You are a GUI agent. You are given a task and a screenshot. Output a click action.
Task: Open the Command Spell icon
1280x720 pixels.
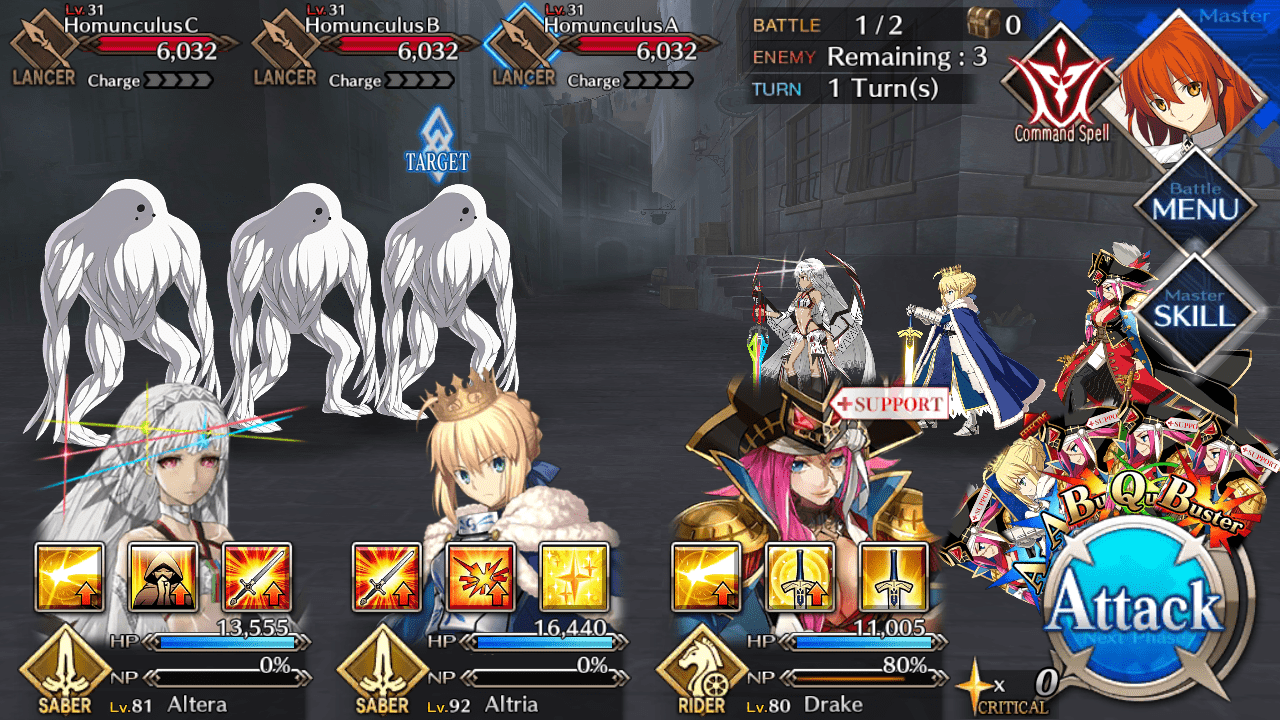pyautogui.click(x=1061, y=84)
